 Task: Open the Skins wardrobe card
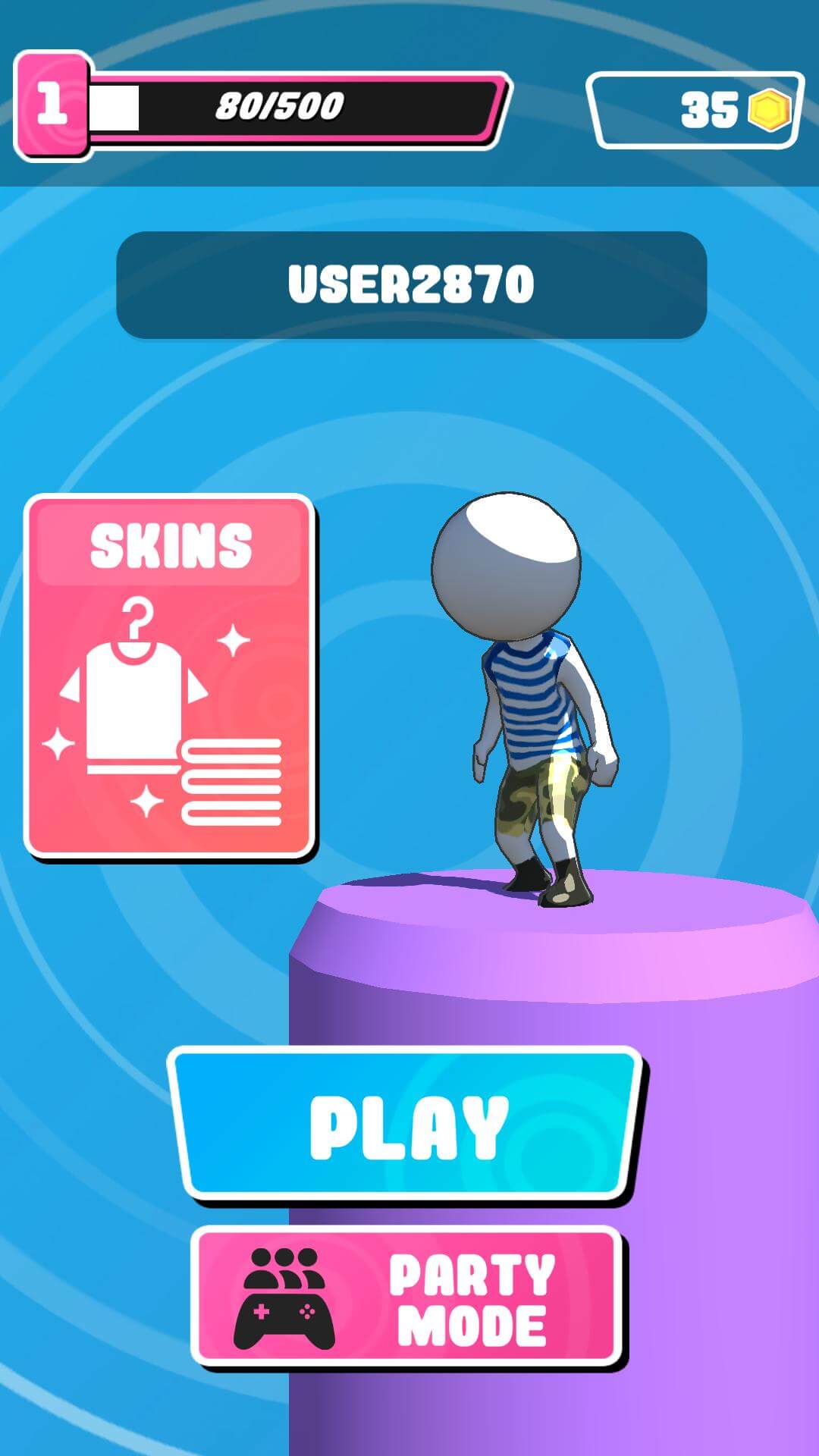[170, 676]
